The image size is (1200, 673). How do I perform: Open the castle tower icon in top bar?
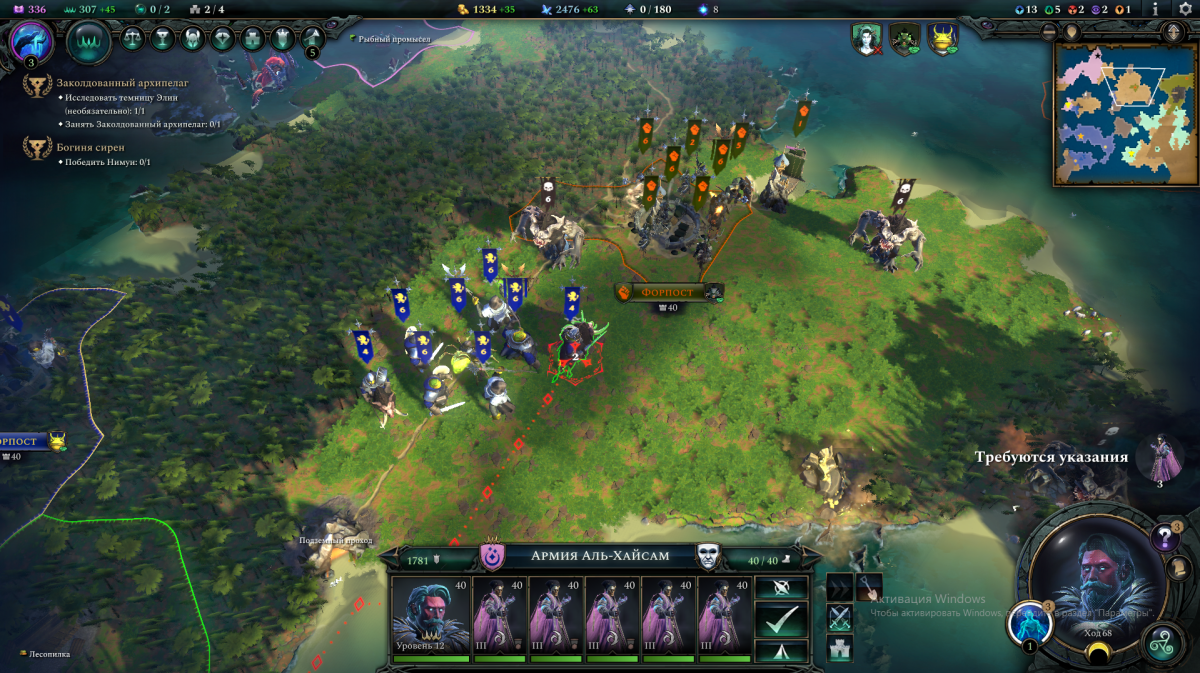[254, 39]
